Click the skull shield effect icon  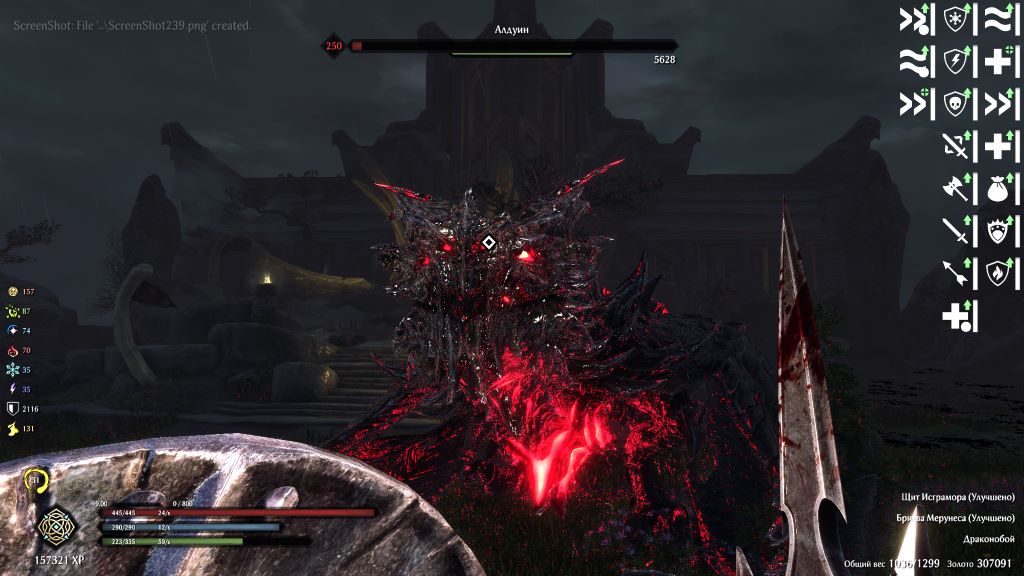(957, 103)
